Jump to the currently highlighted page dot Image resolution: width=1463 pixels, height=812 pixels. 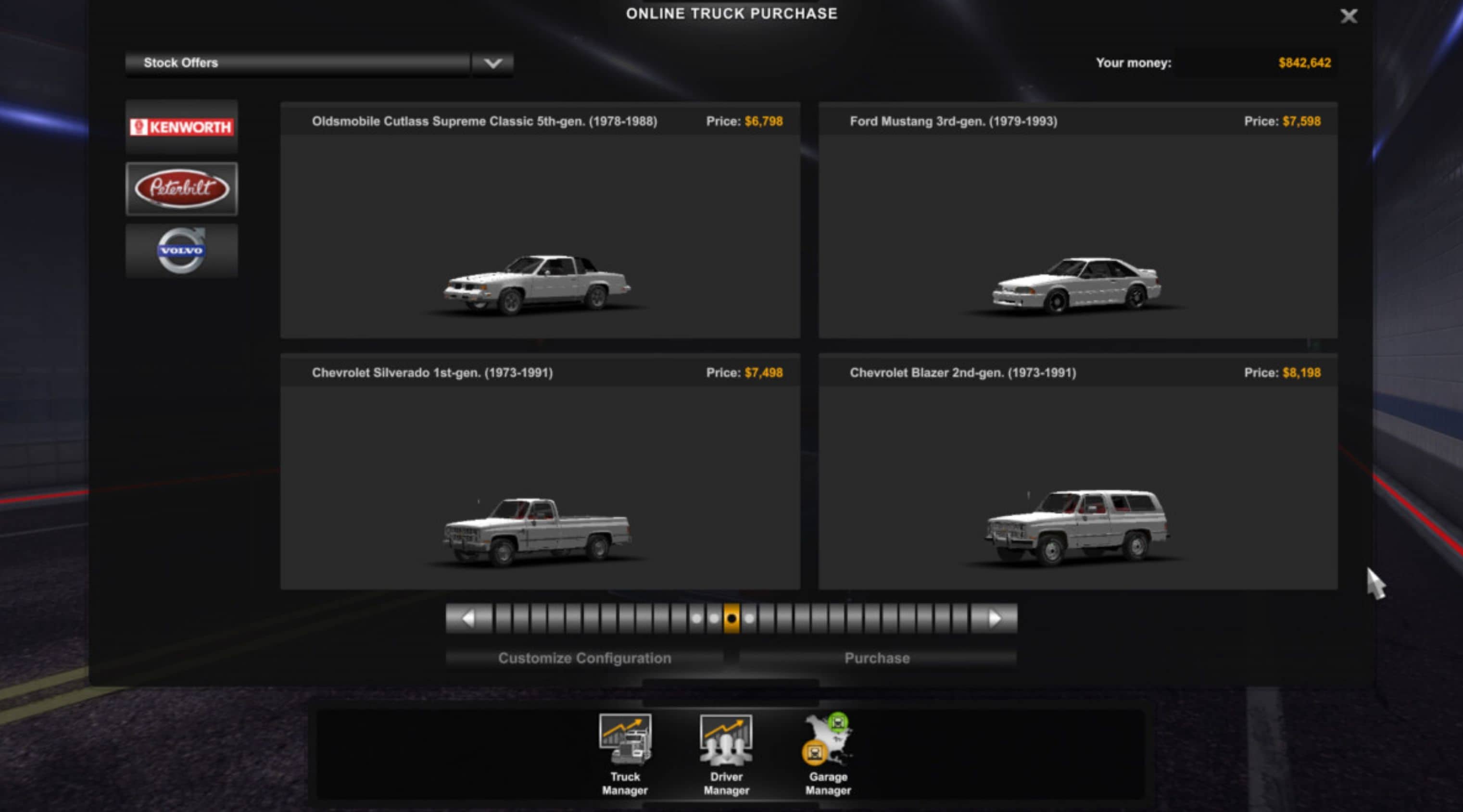click(x=732, y=618)
